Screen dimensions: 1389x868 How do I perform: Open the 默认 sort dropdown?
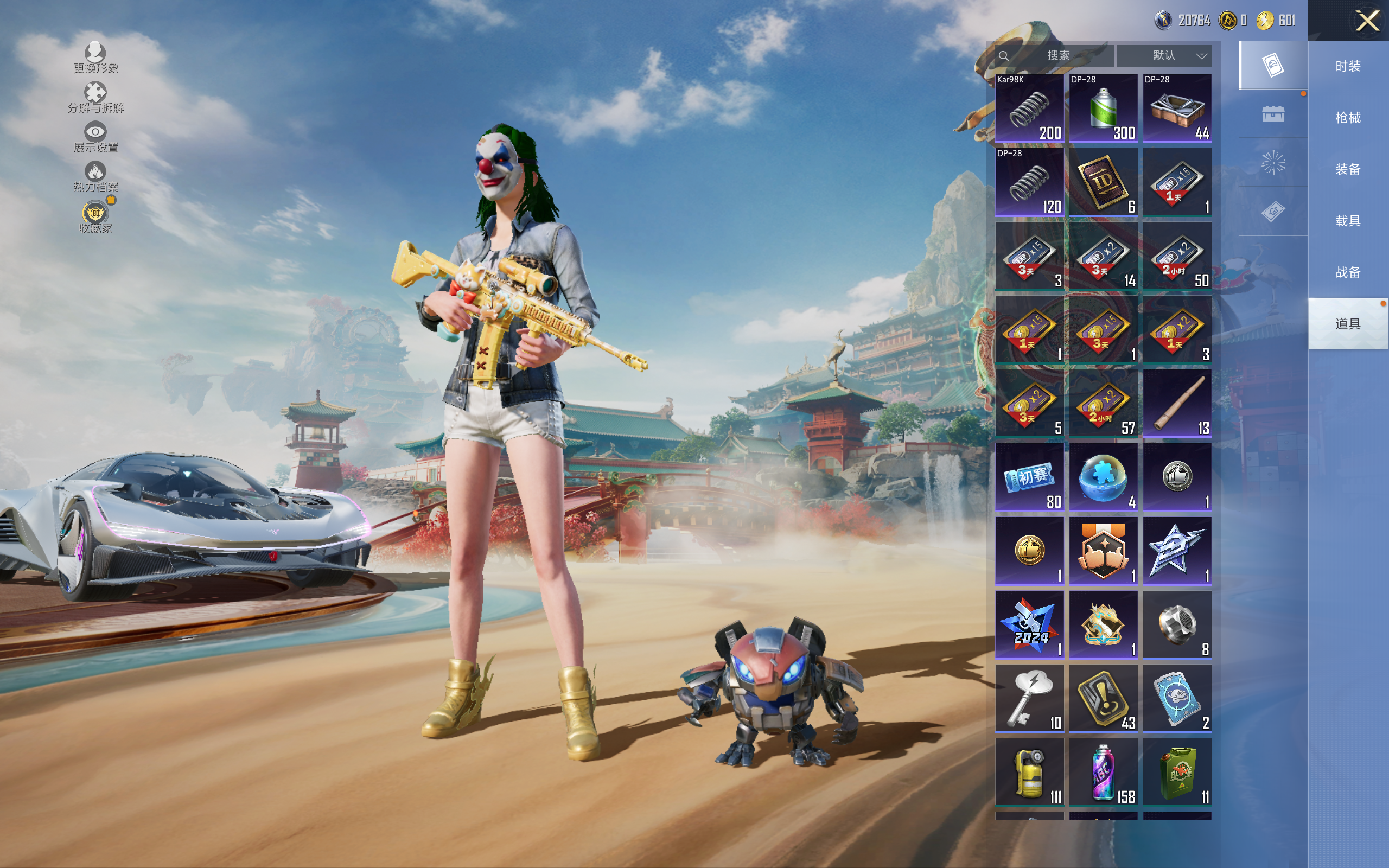coord(1164,56)
